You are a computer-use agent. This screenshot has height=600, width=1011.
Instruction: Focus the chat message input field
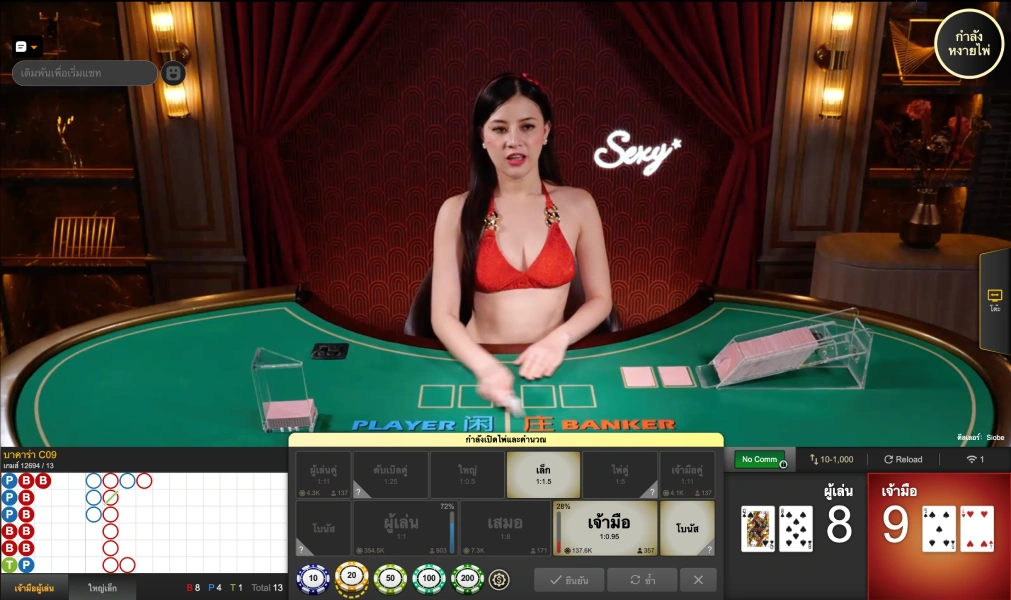tap(85, 73)
